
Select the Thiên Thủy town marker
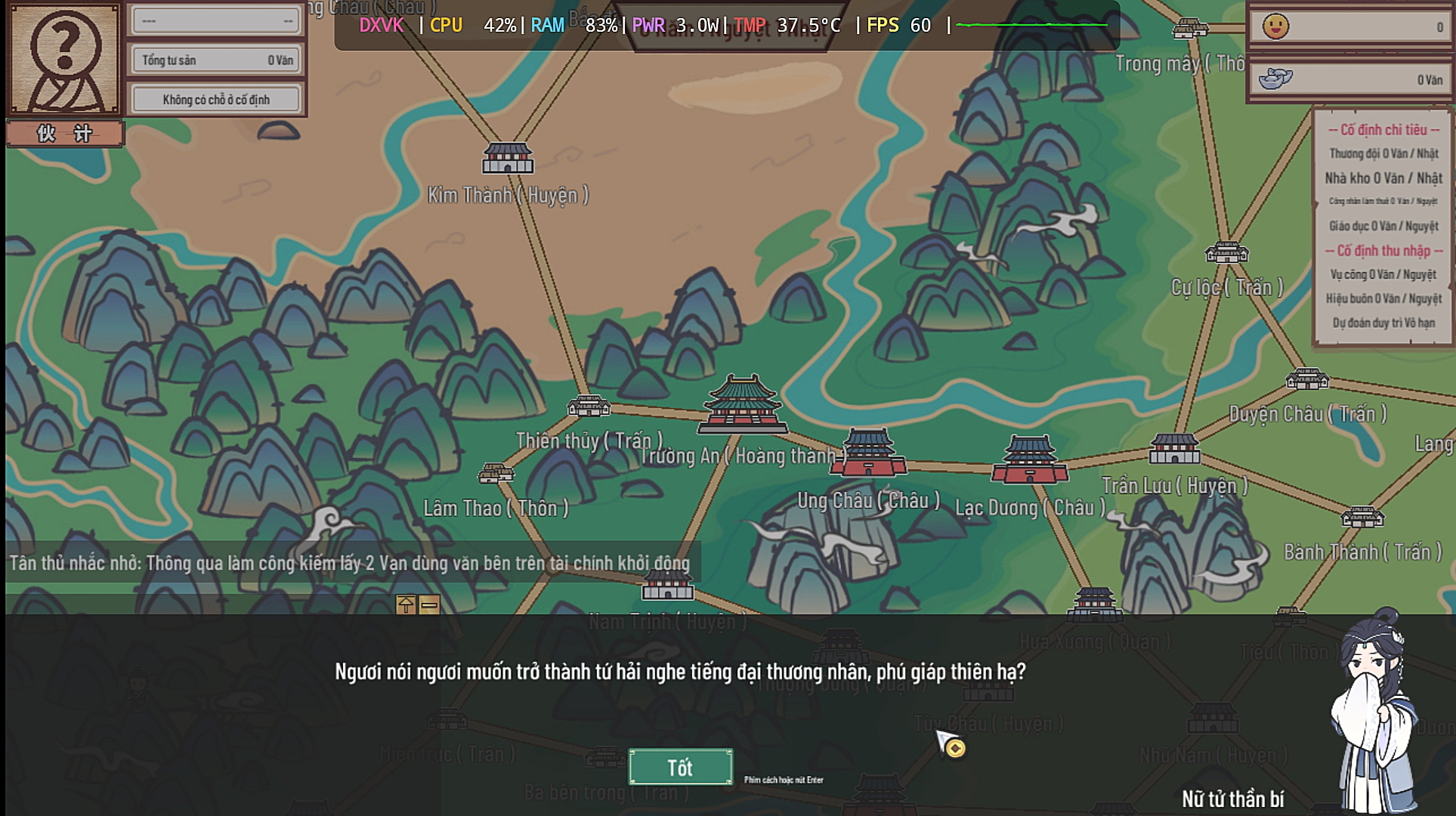click(x=589, y=406)
